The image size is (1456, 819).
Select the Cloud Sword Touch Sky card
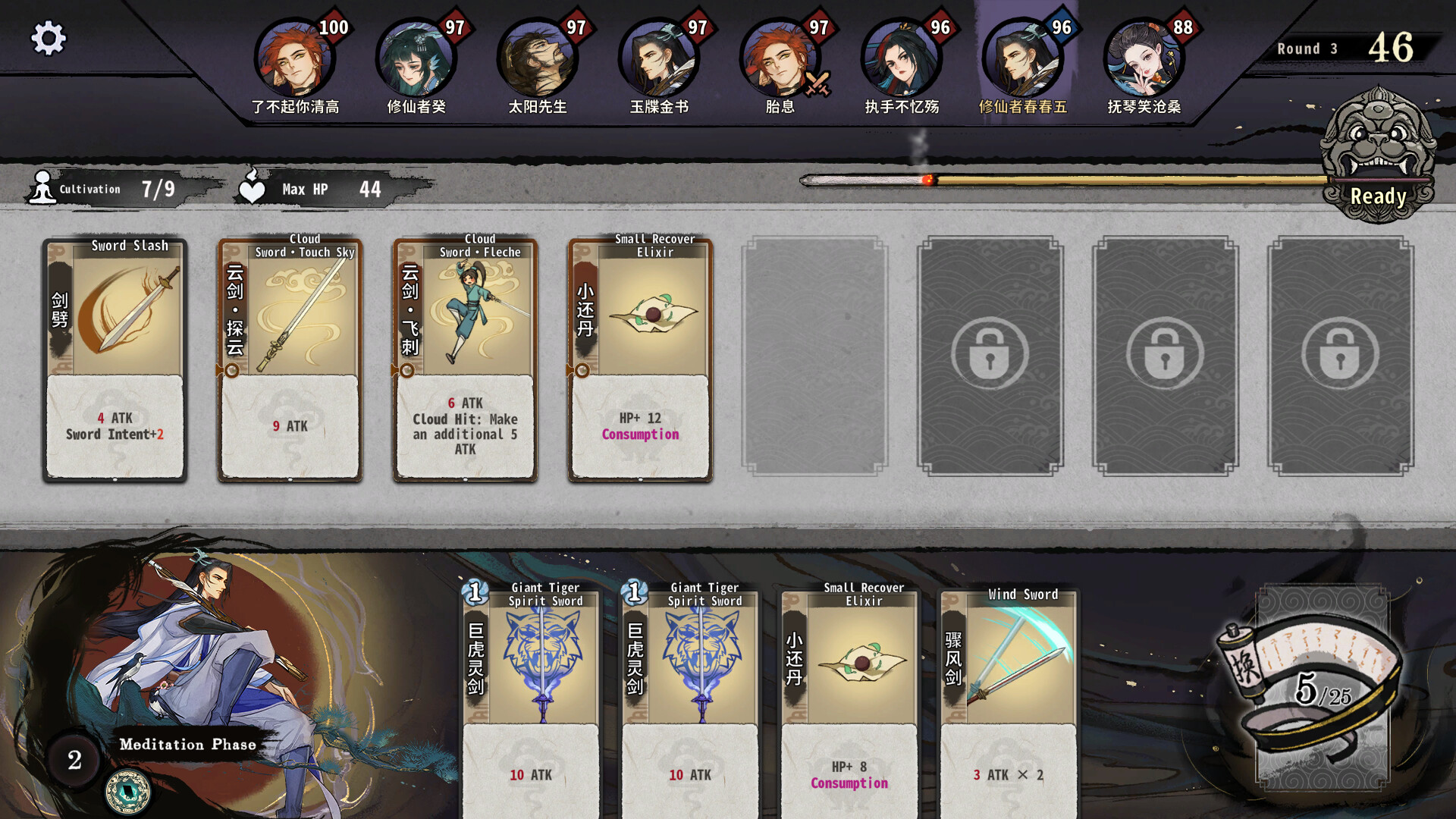click(x=289, y=356)
